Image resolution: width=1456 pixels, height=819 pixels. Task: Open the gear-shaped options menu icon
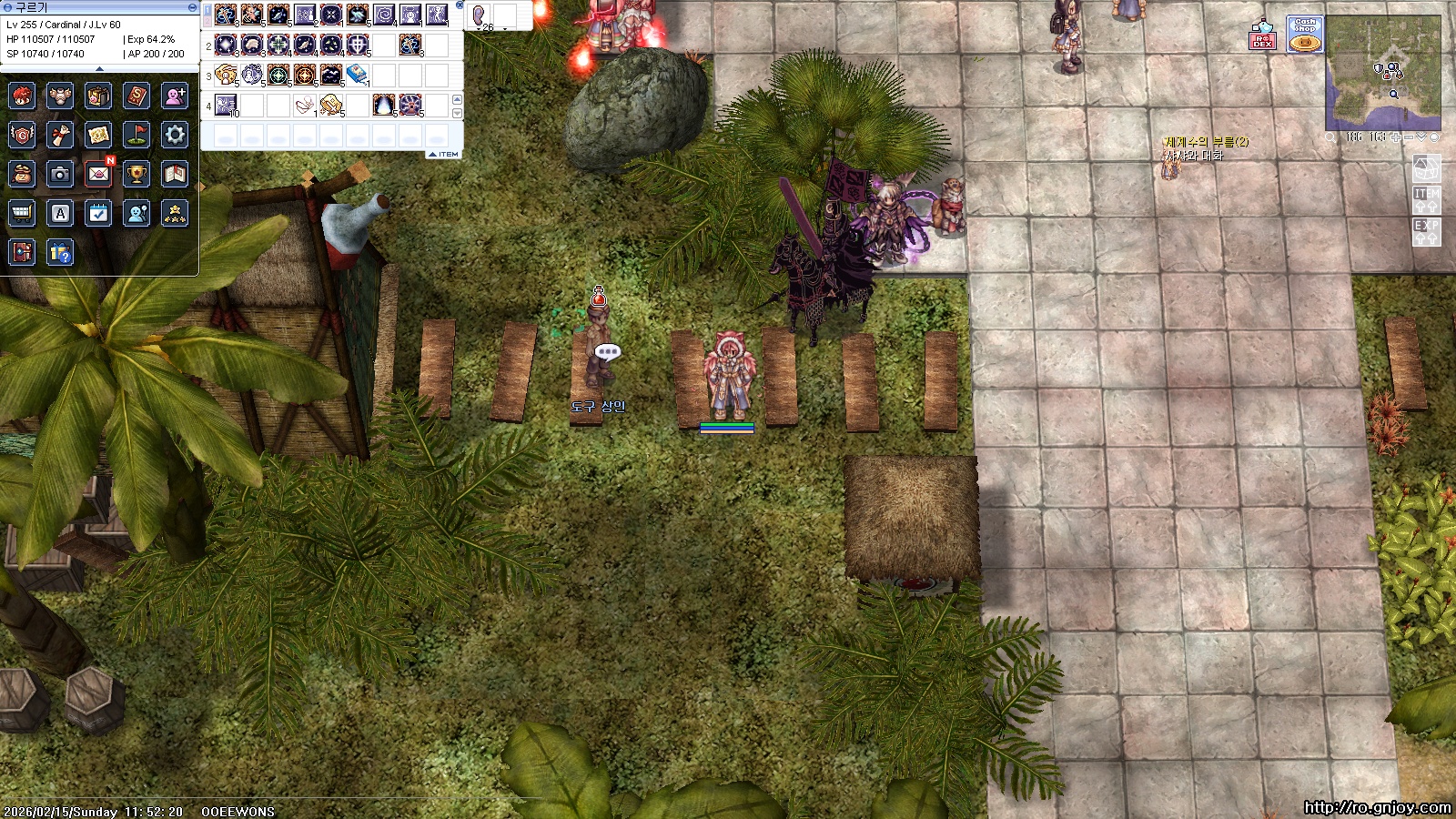175,135
